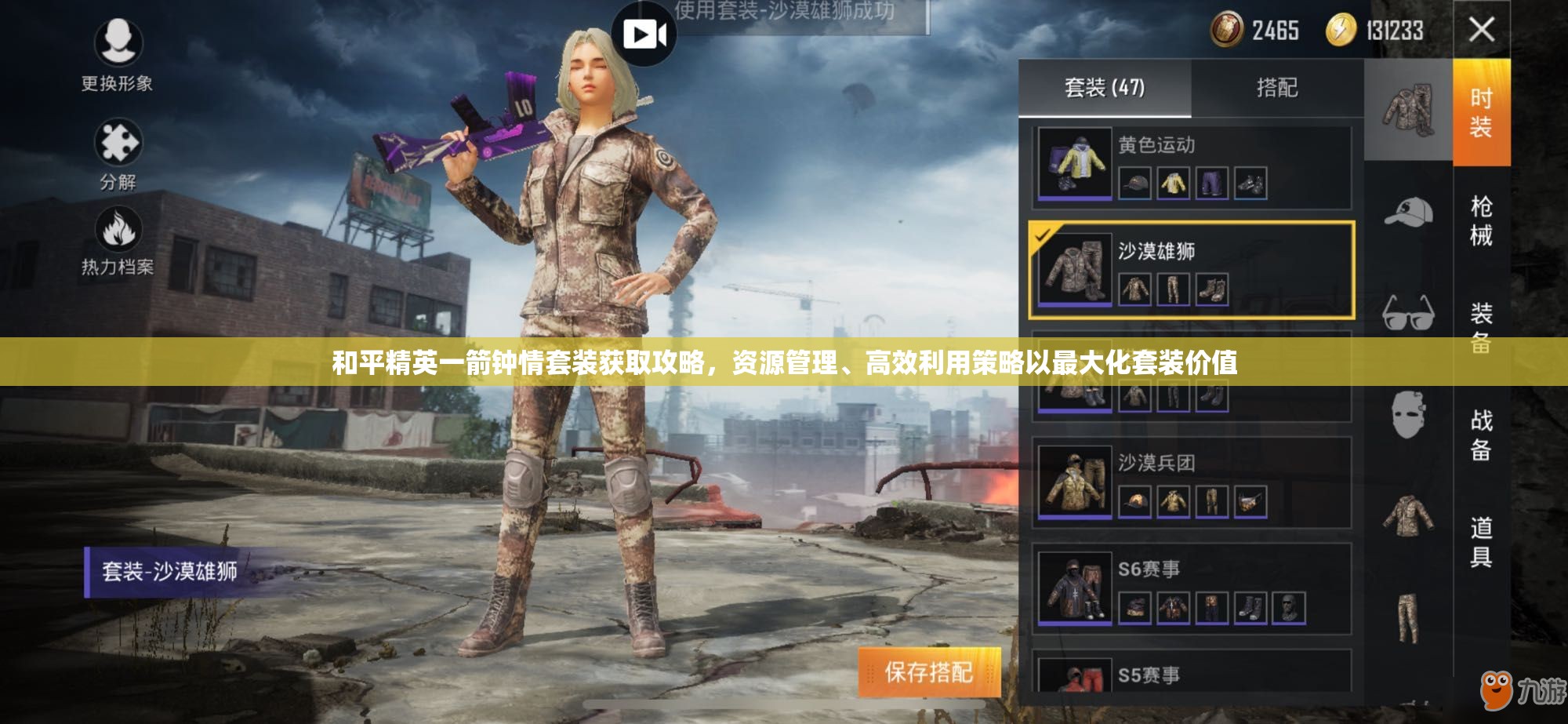Select the pants category icon
The height and width of the screenshot is (724, 1568).
click(1408, 620)
